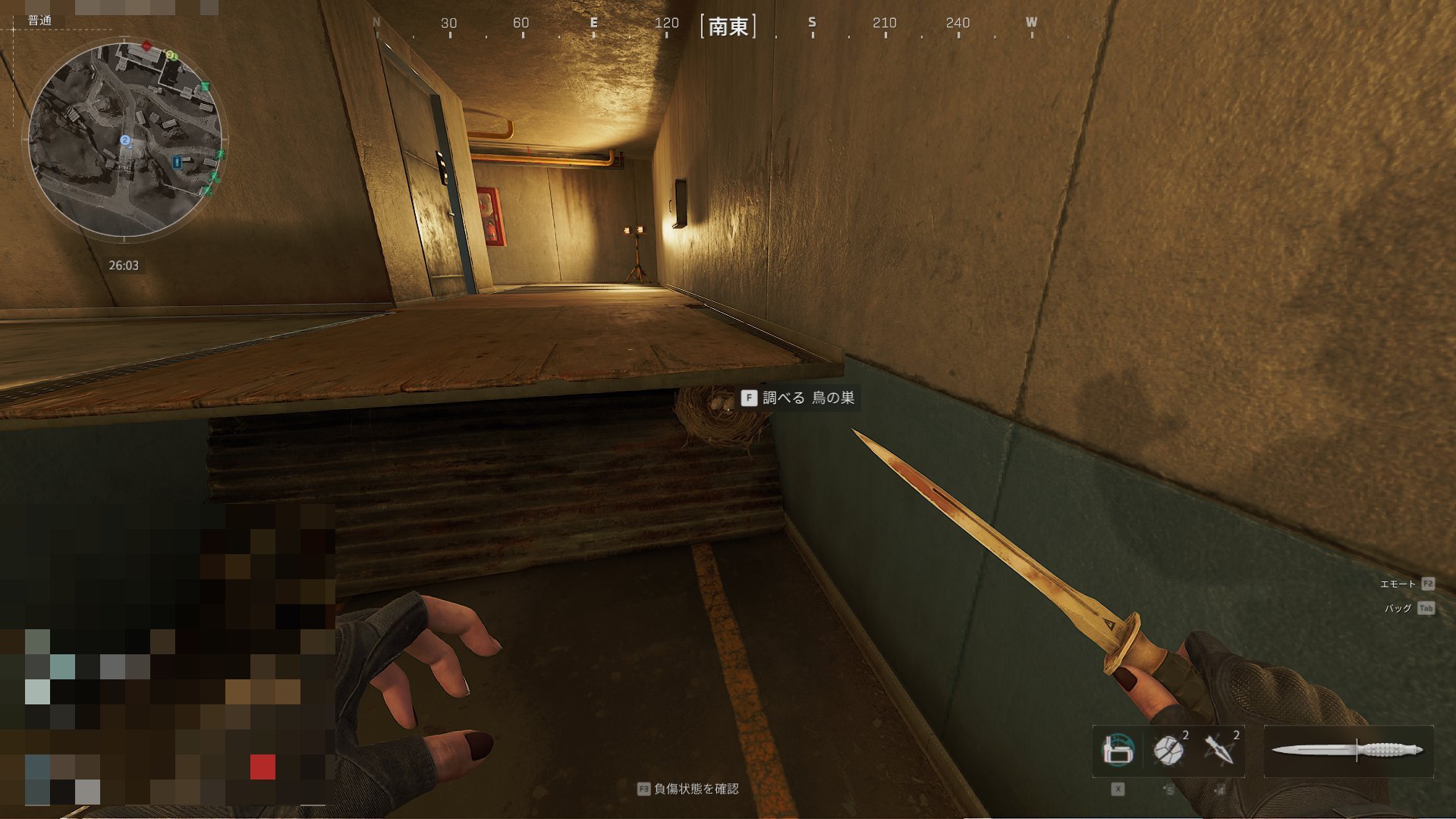Click the X keybind hint under the gadget slot
The width and height of the screenshot is (1456, 819).
[1118, 790]
